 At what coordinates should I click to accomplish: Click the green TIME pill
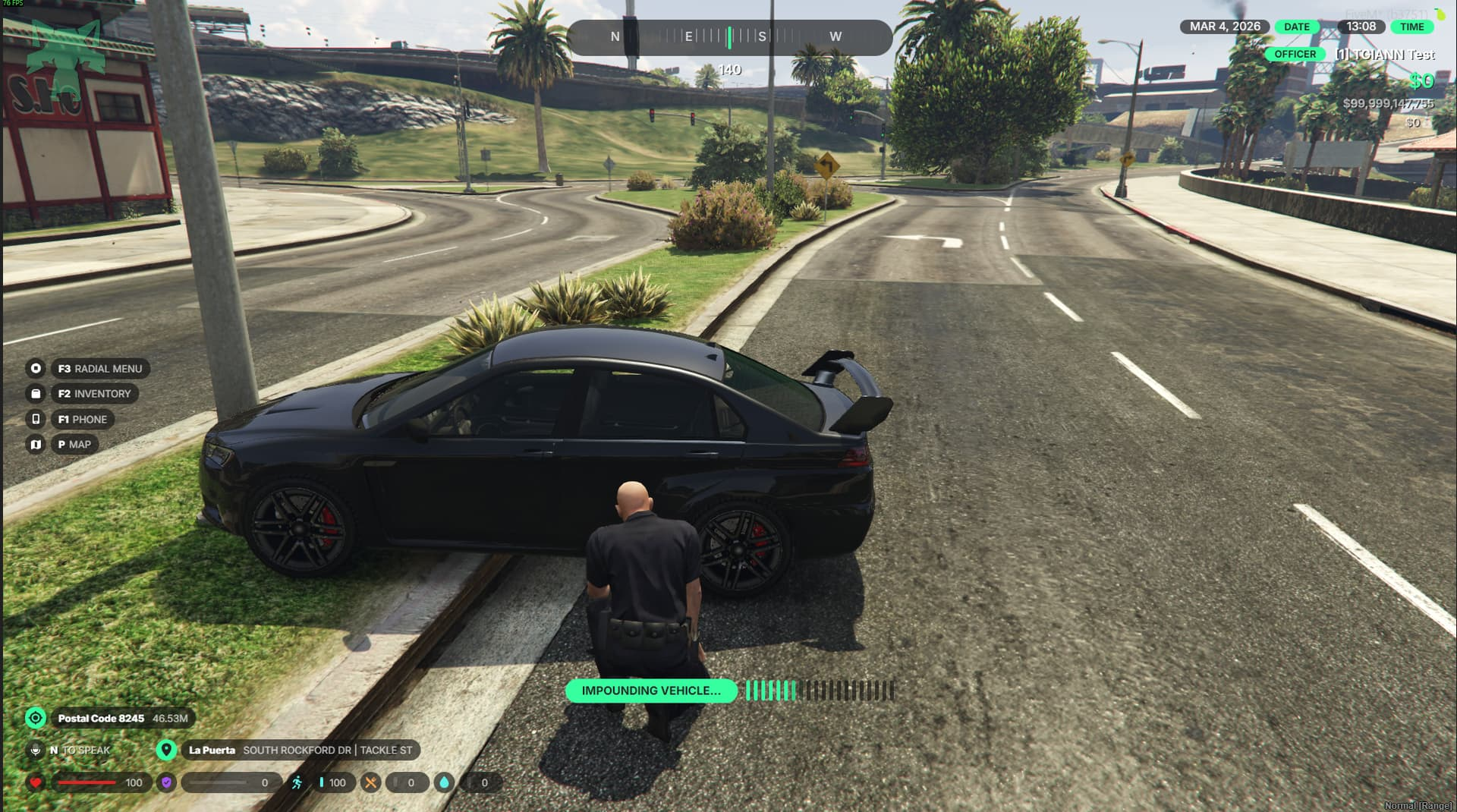[x=1411, y=27]
